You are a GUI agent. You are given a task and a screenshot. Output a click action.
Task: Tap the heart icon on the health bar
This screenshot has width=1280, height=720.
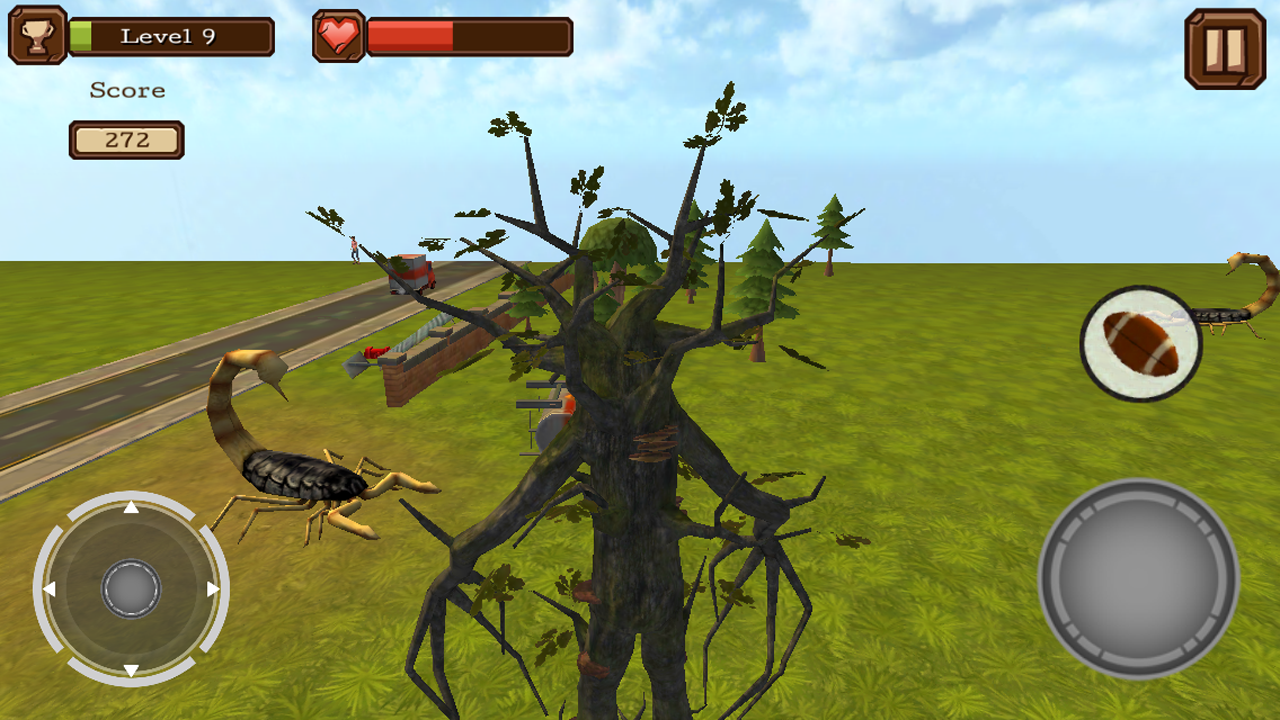tap(338, 36)
